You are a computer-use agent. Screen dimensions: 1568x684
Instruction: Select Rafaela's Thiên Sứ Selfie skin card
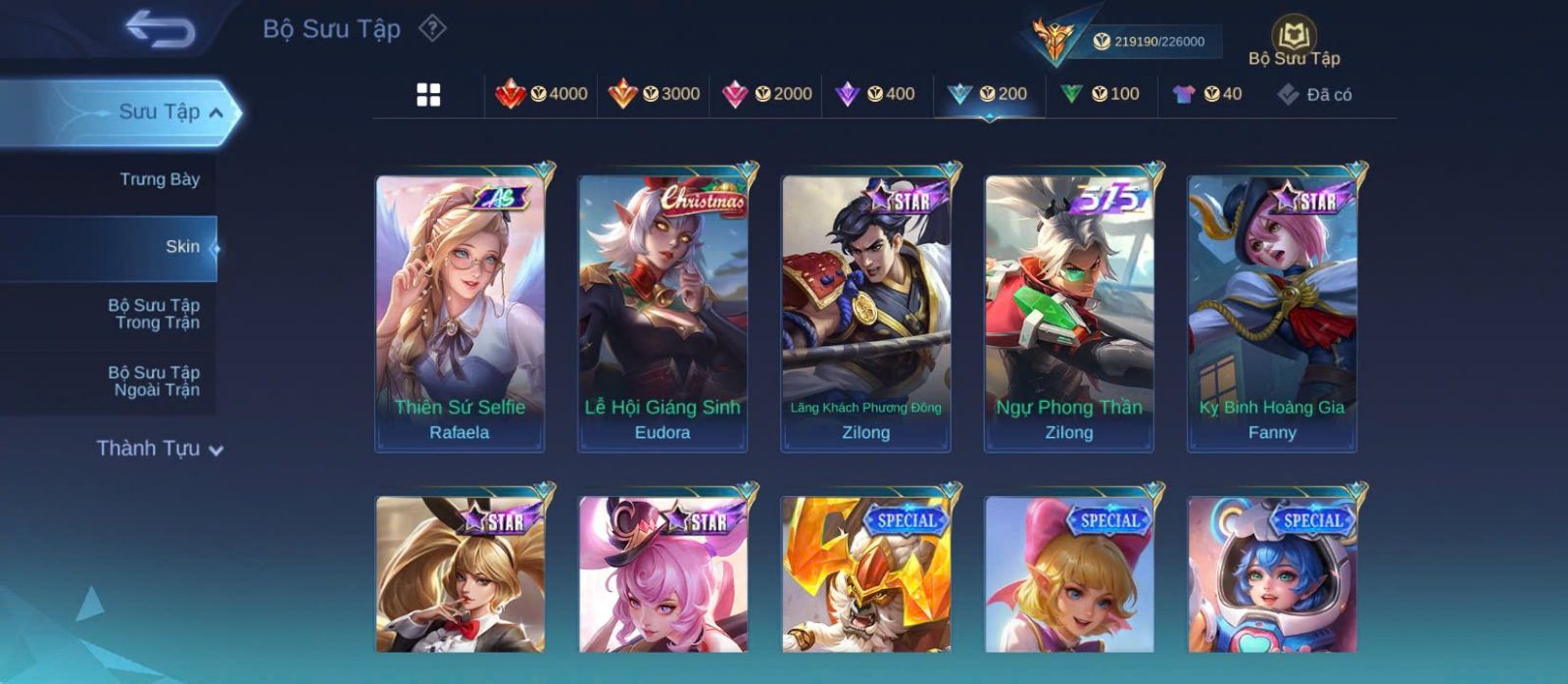[x=460, y=314]
